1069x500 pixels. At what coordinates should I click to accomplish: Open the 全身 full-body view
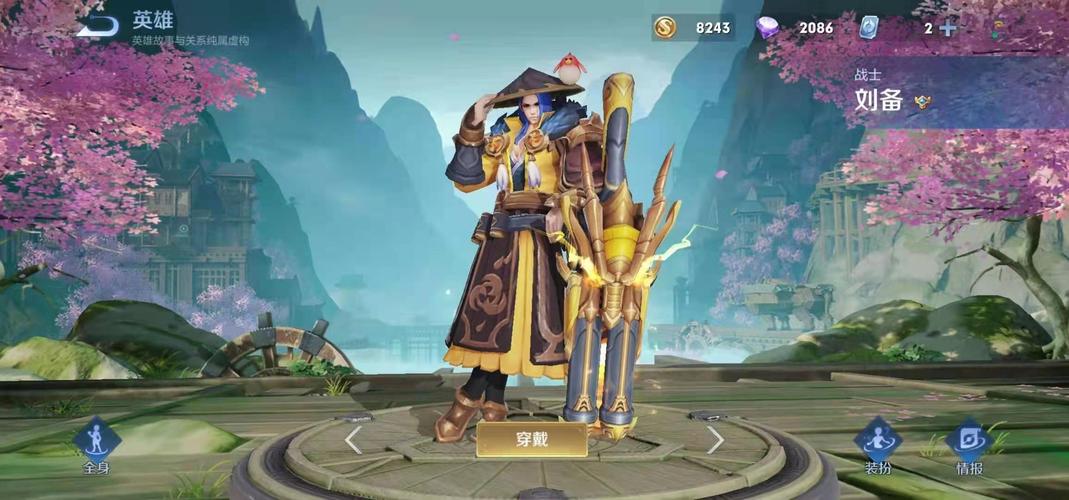(x=96, y=444)
